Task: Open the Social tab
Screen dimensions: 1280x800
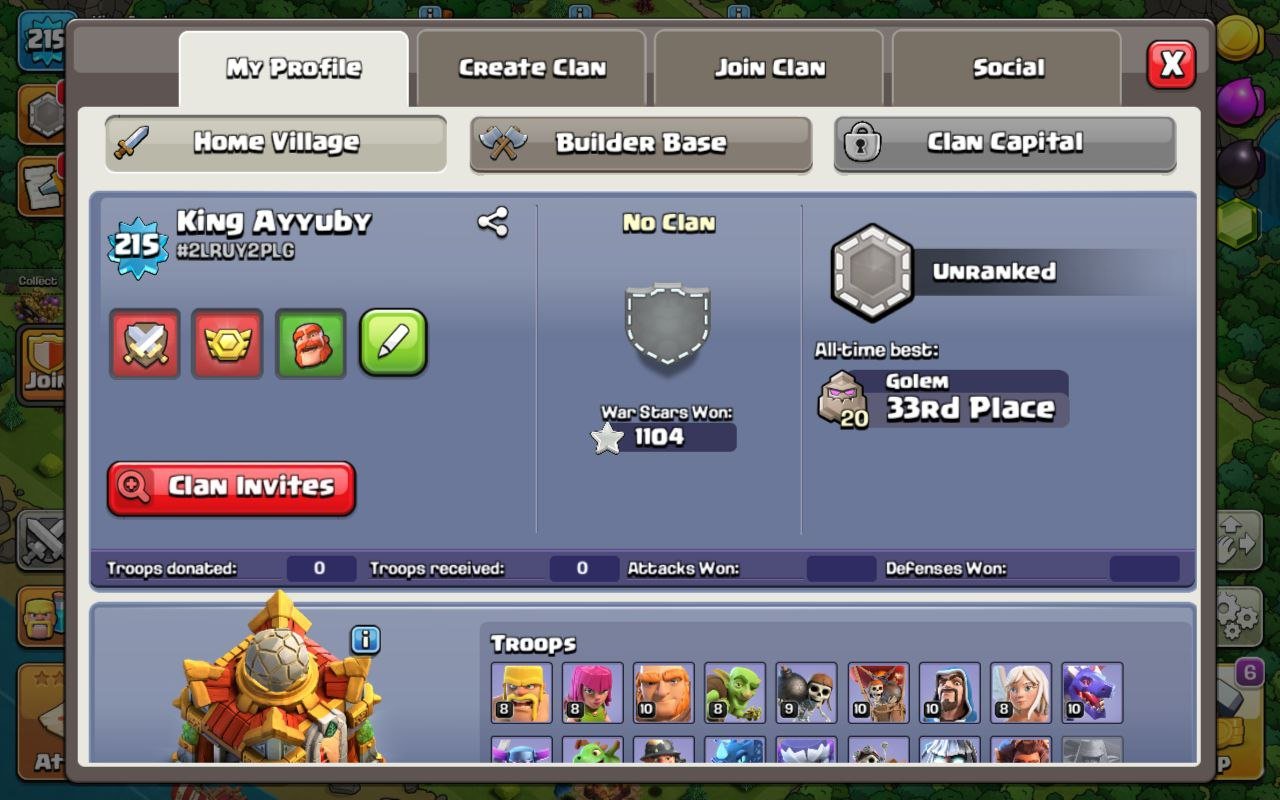Action: [x=1006, y=66]
